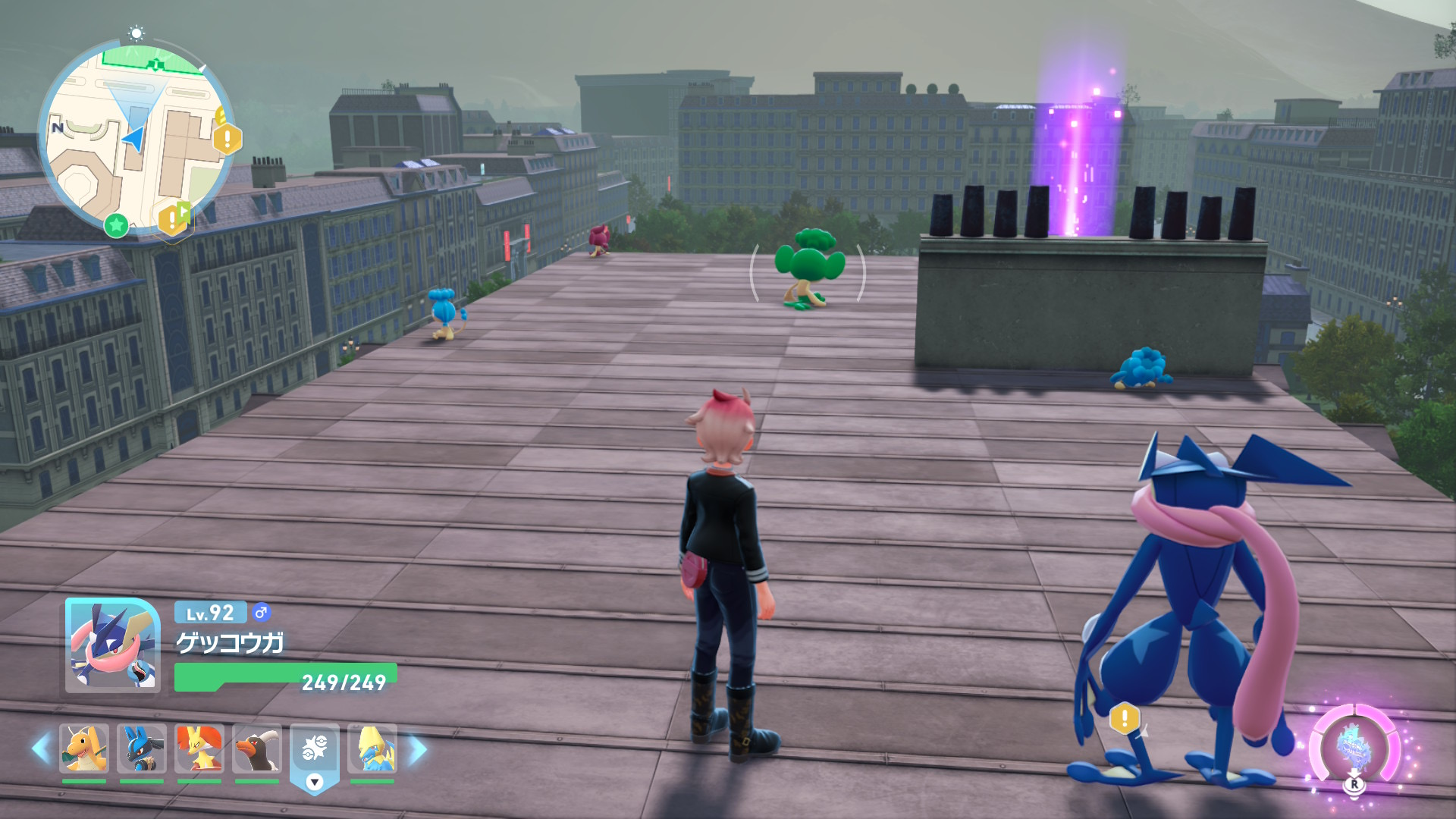Pick Houndoom in the party bar
Image resolution: width=1456 pixels, height=819 pixels.
click(x=257, y=748)
